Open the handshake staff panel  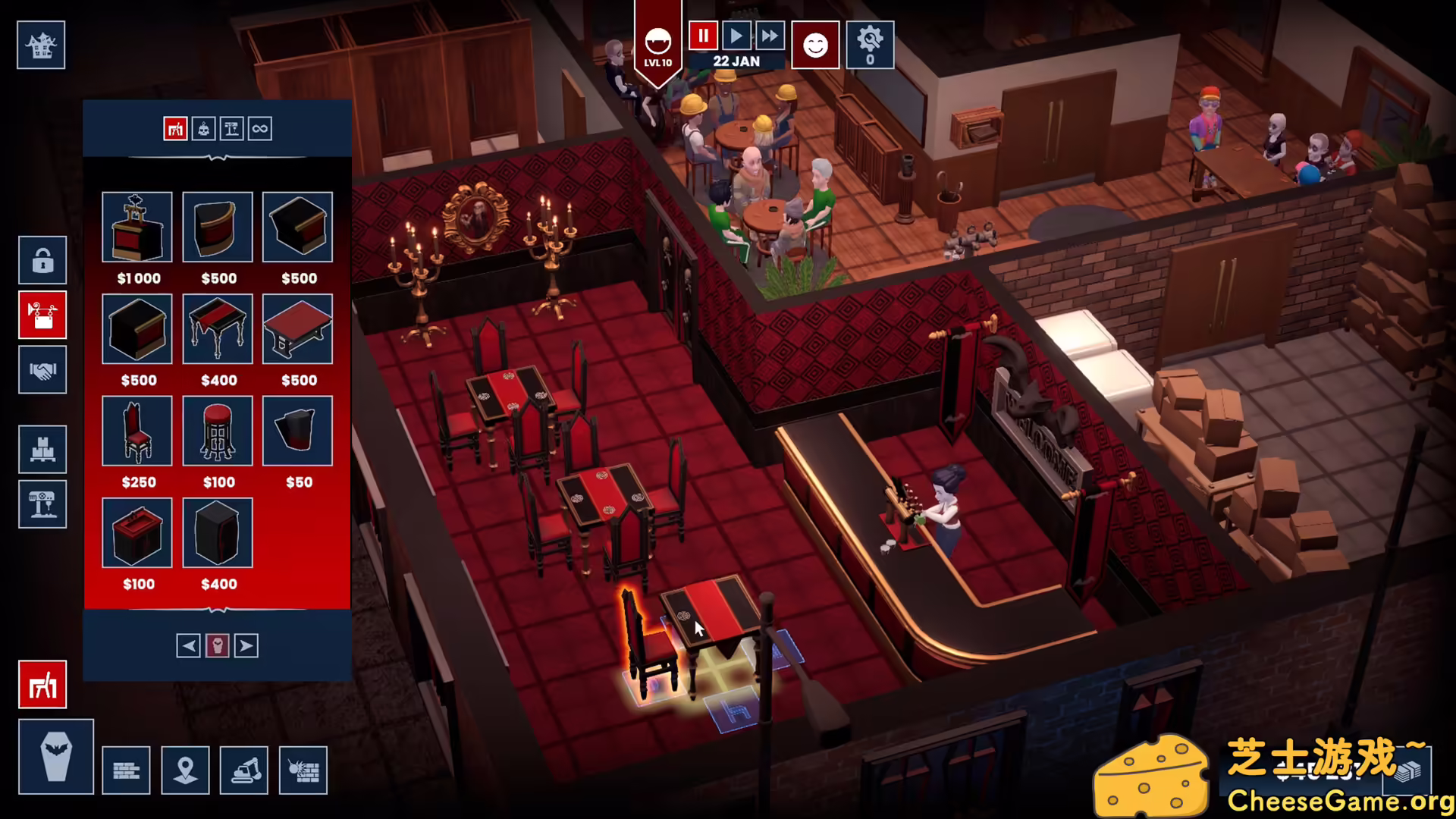point(42,371)
